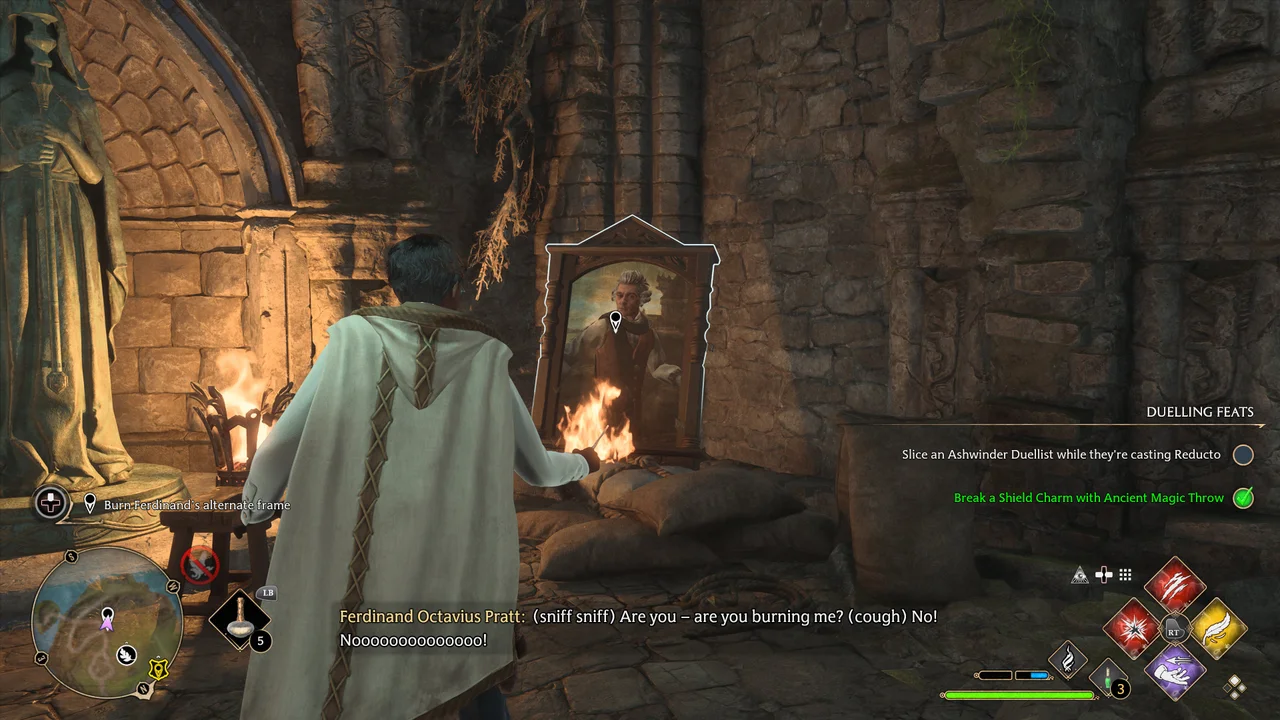
Task: Click the crossed-wand ancient magic icon
Action: pyautogui.click(x=1102, y=574)
